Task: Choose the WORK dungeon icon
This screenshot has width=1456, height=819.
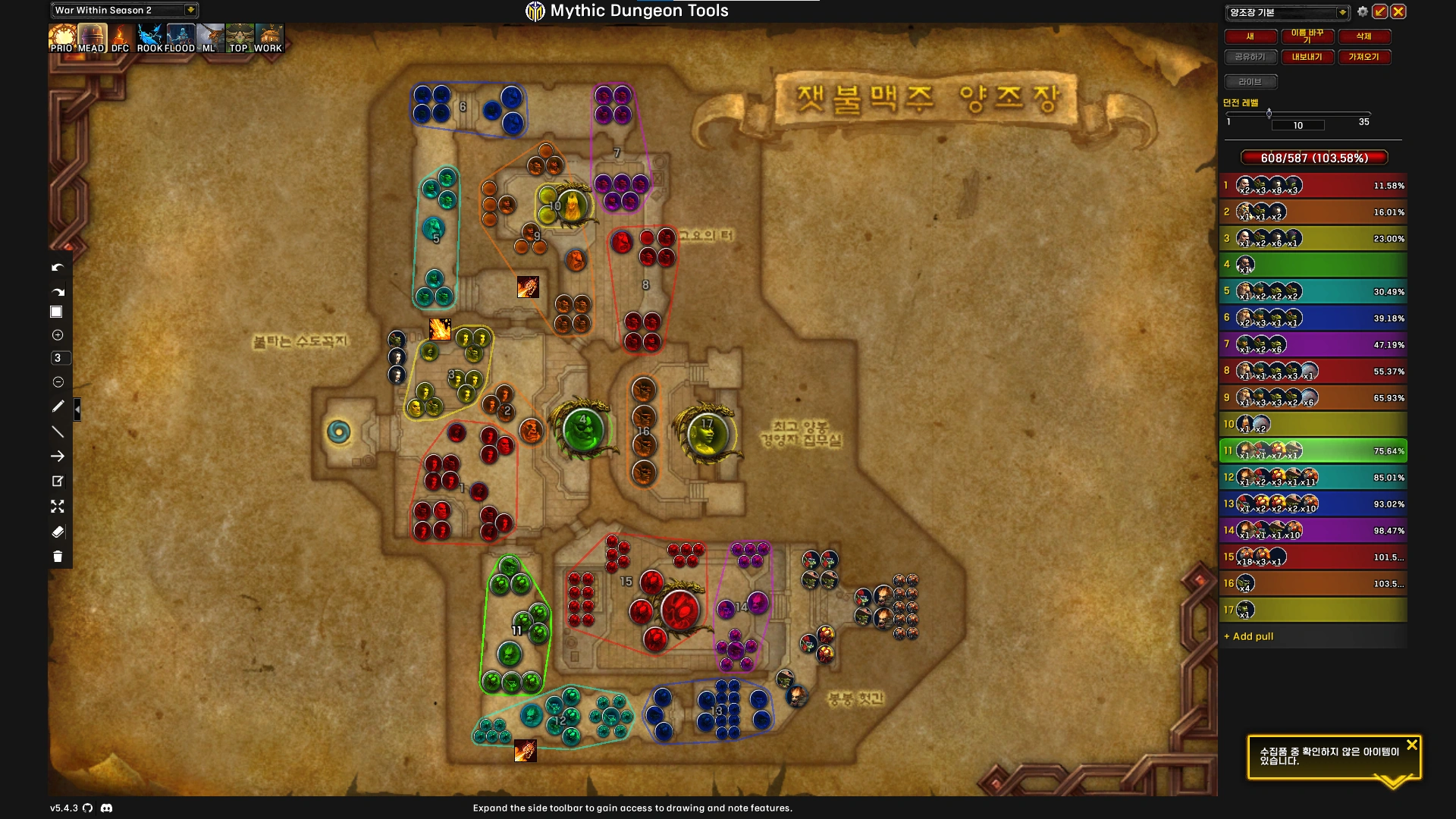Action: [268, 37]
